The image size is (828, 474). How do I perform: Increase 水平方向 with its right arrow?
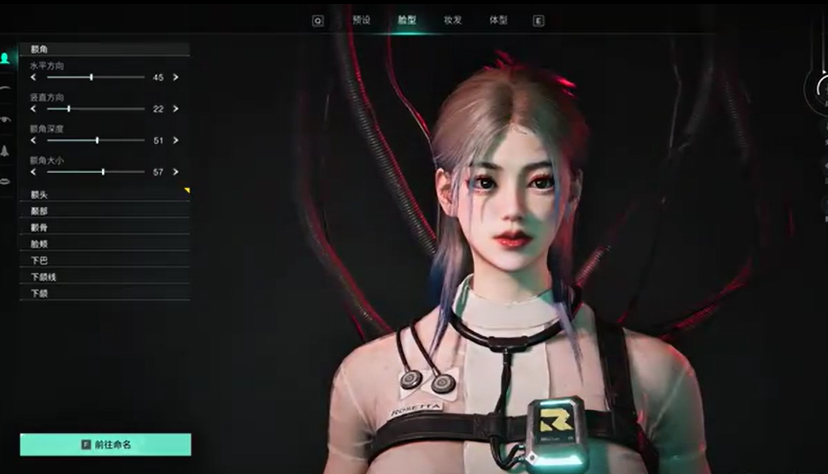(x=176, y=77)
